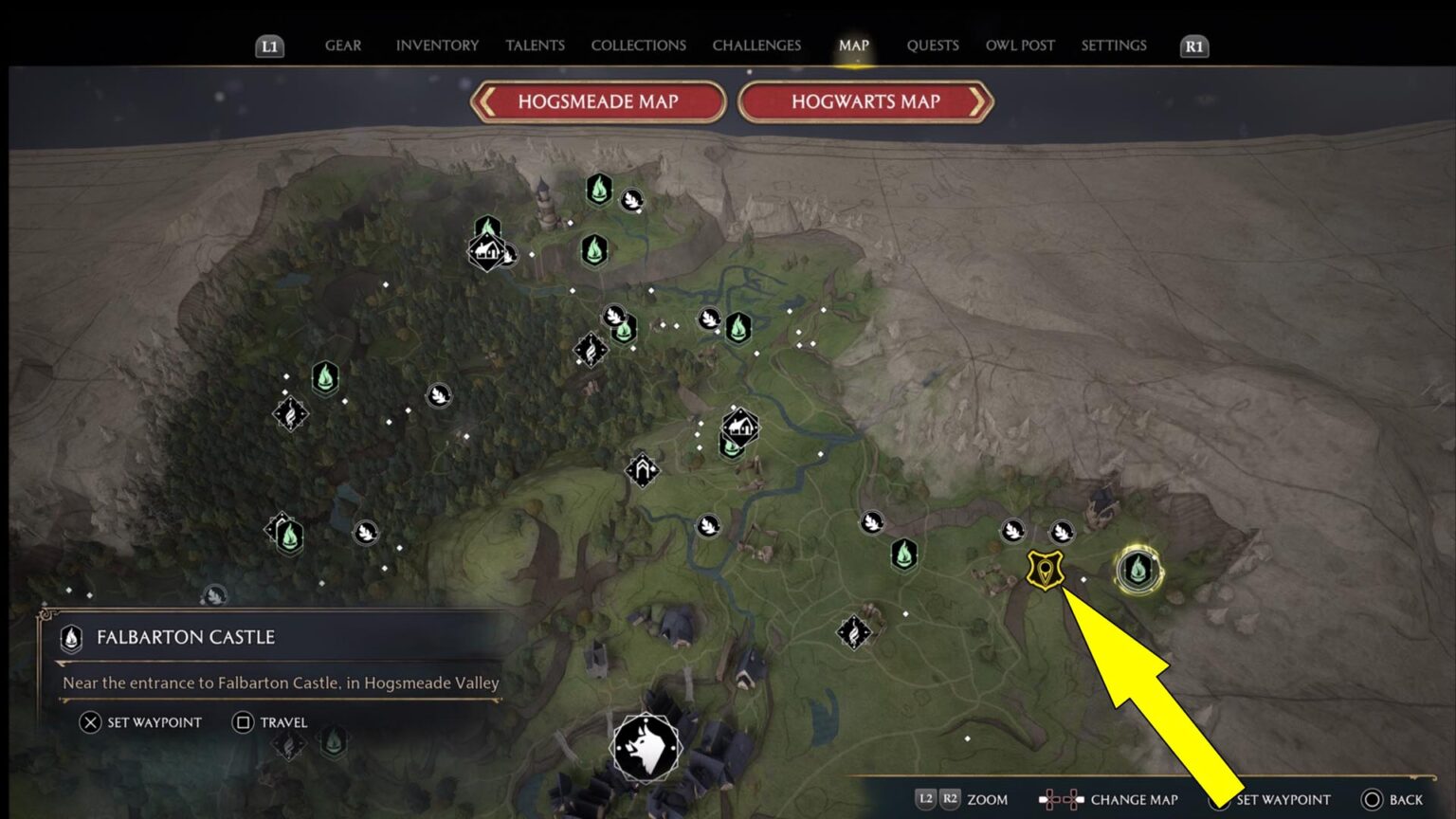
Task: Click the right chevron on the Hogwarts Map banner
Action: tap(979, 102)
